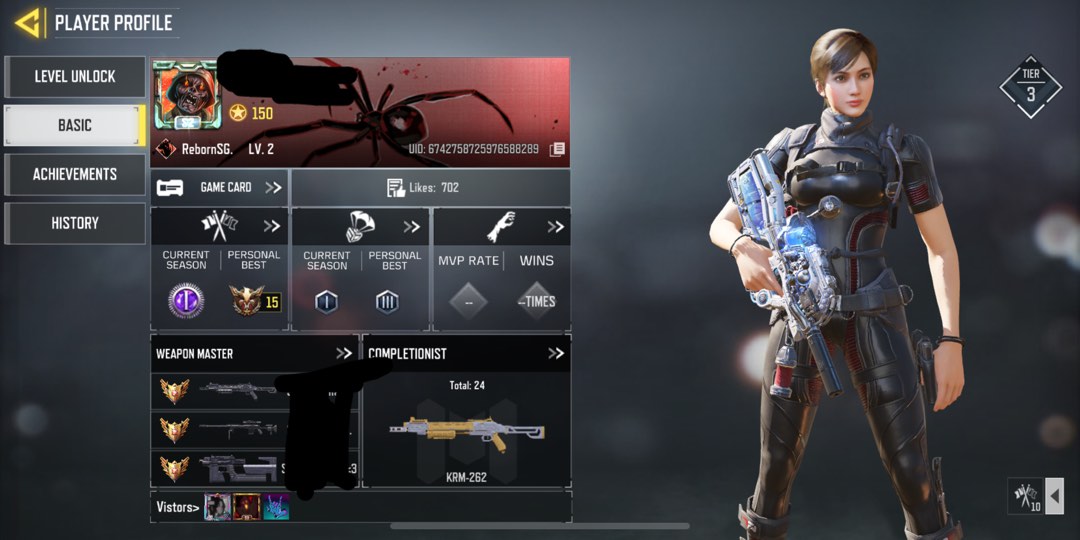Expand the multiplayer ranked stats panel

(x=270, y=226)
